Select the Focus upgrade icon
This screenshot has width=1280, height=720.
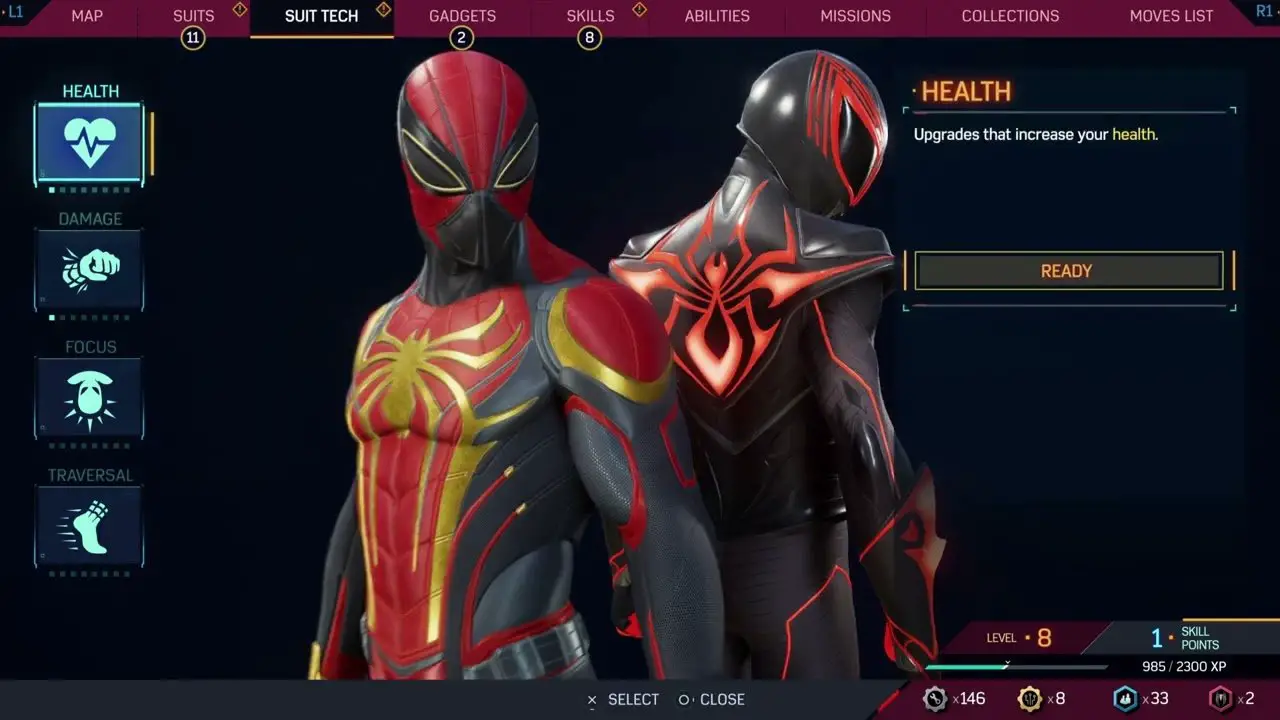coord(90,398)
